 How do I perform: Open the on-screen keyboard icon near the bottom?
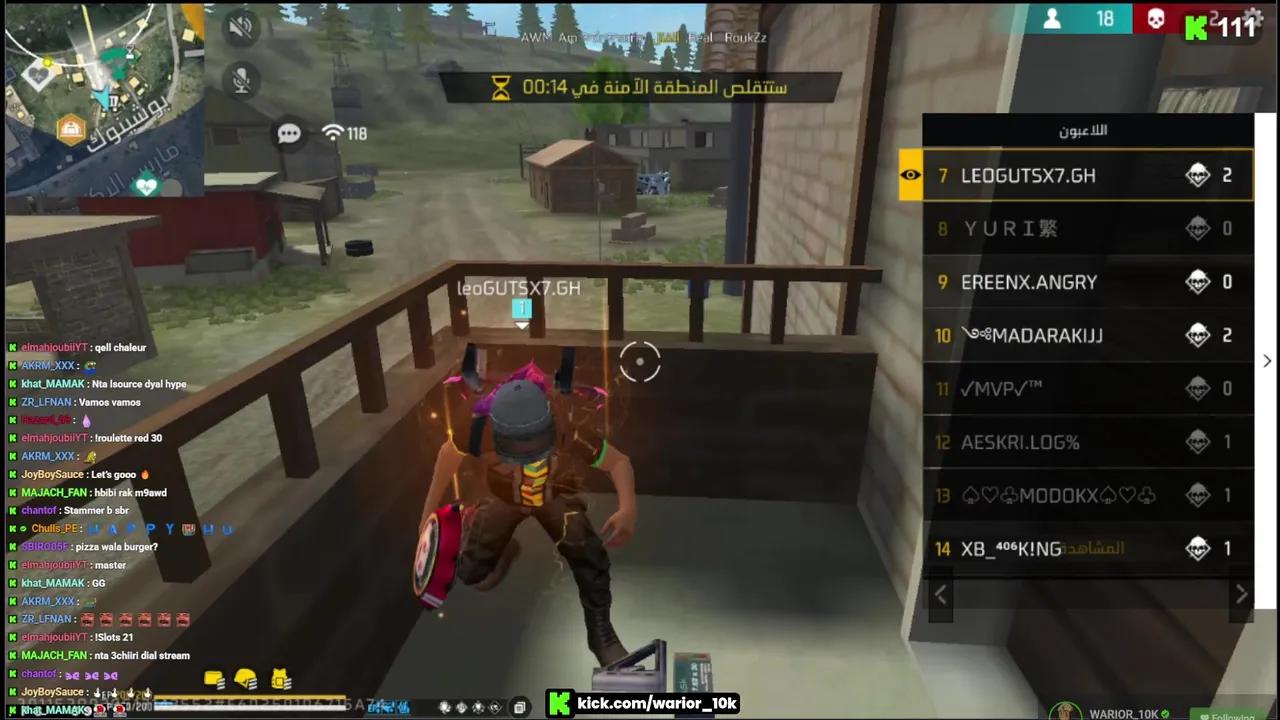click(x=519, y=707)
